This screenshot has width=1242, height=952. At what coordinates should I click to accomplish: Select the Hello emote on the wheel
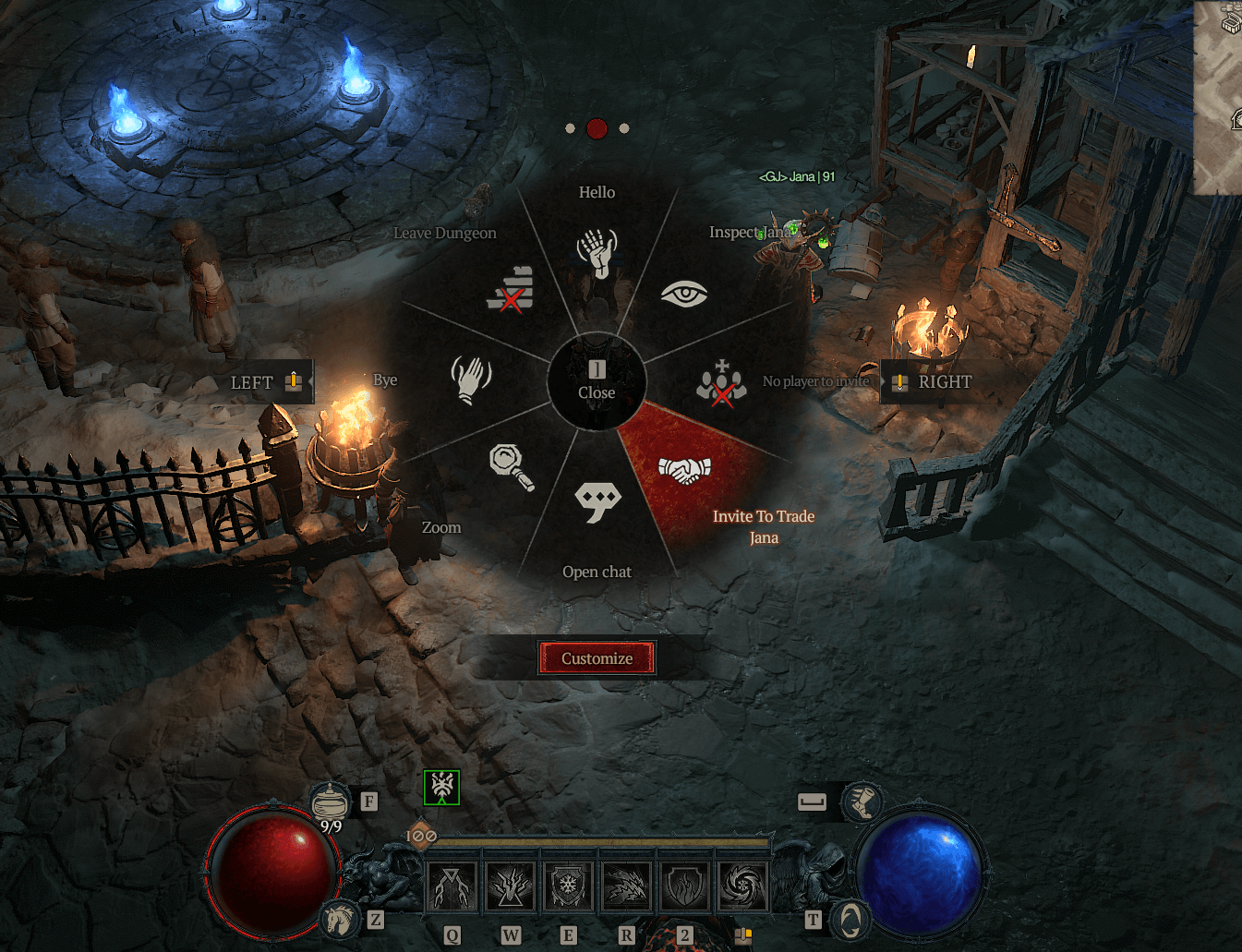[x=597, y=251]
